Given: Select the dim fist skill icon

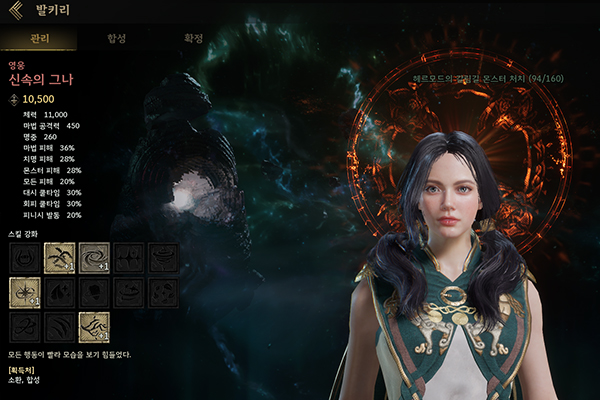Looking at the screenshot, I should pyautogui.click(x=94, y=292).
